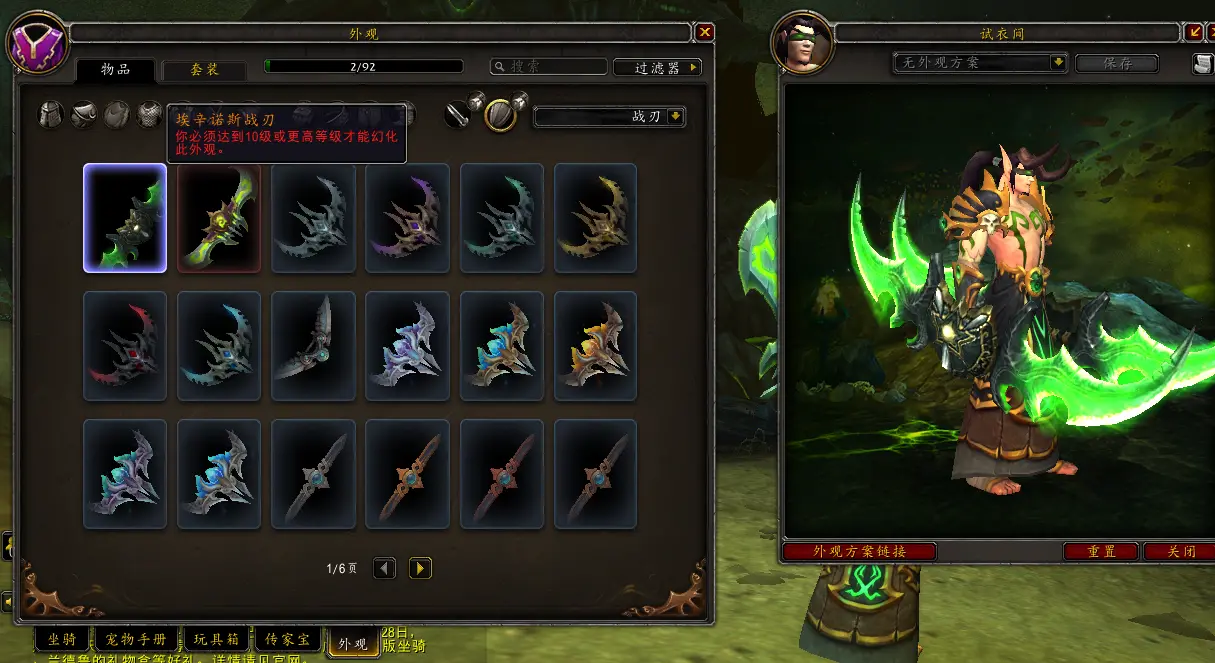
Task: Show the 传家宝 heirlooms tab
Action: point(287,640)
